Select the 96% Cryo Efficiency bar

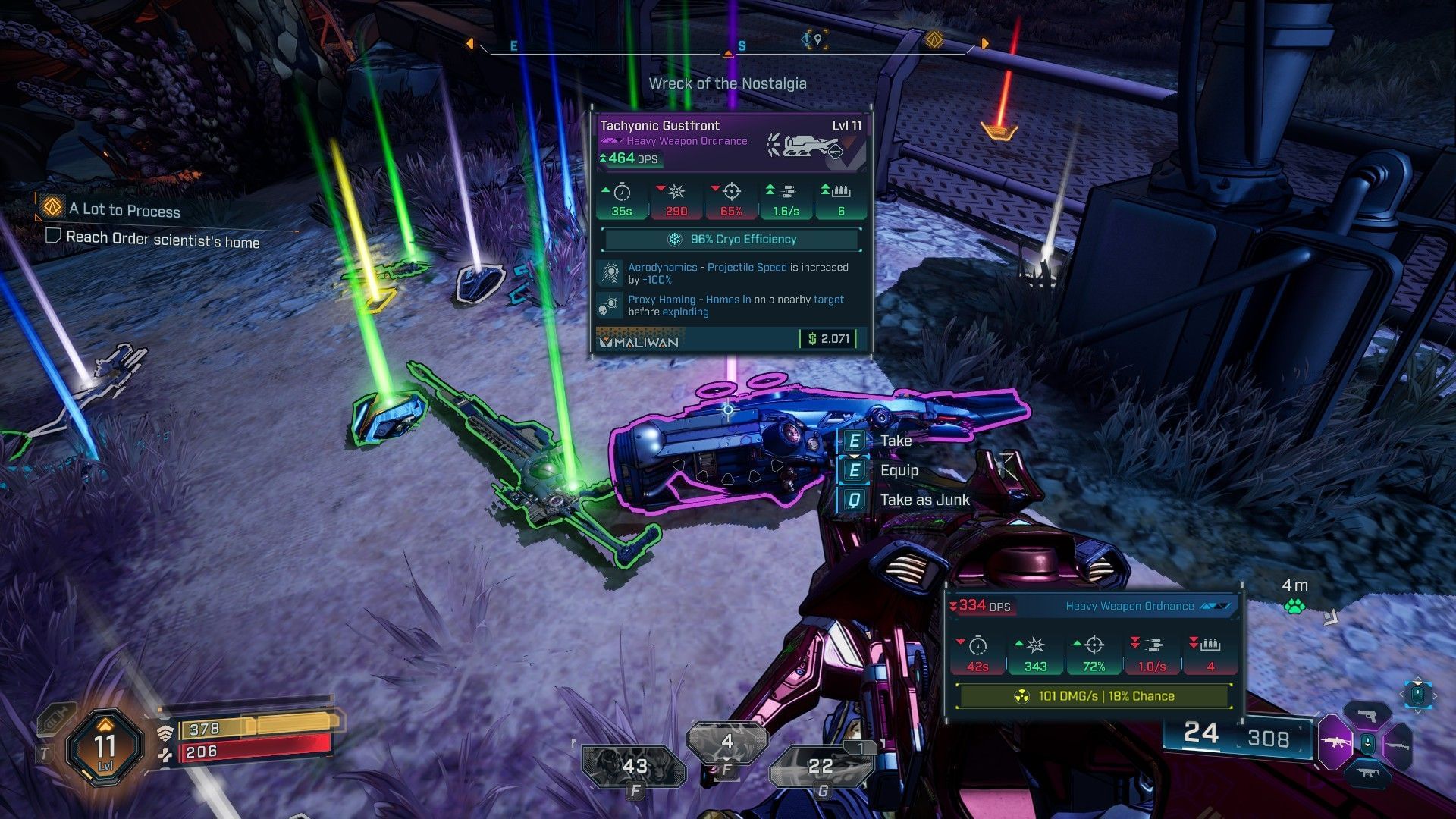732,240
